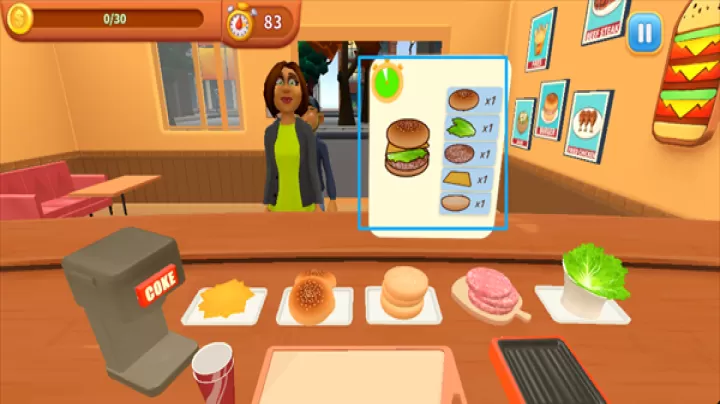Image resolution: width=720 pixels, height=404 pixels.
Task: Tap the customer's burger order card
Action: pos(433,143)
